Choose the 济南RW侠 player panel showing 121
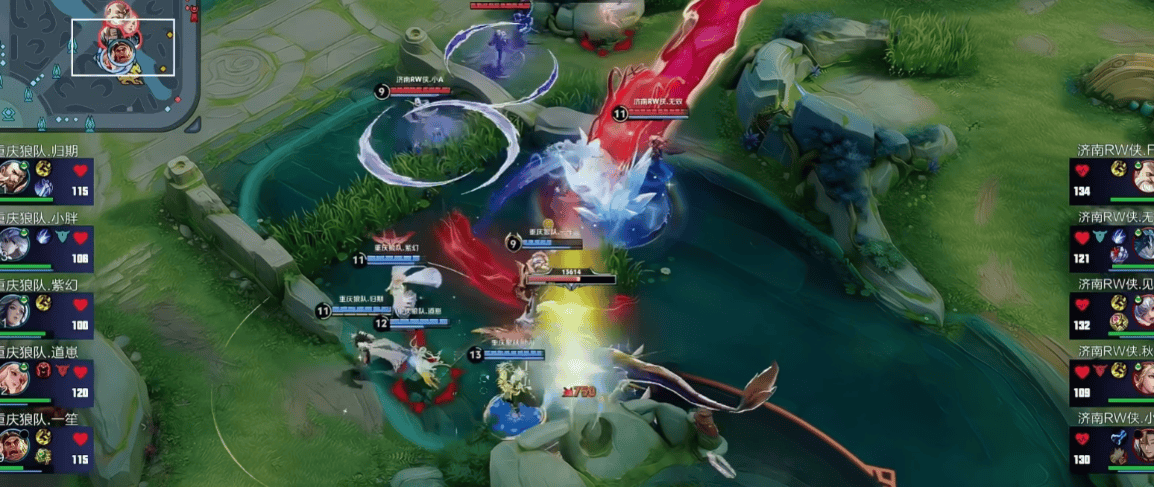The width and height of the screenshot is (1154, 487). [1112, 247]
